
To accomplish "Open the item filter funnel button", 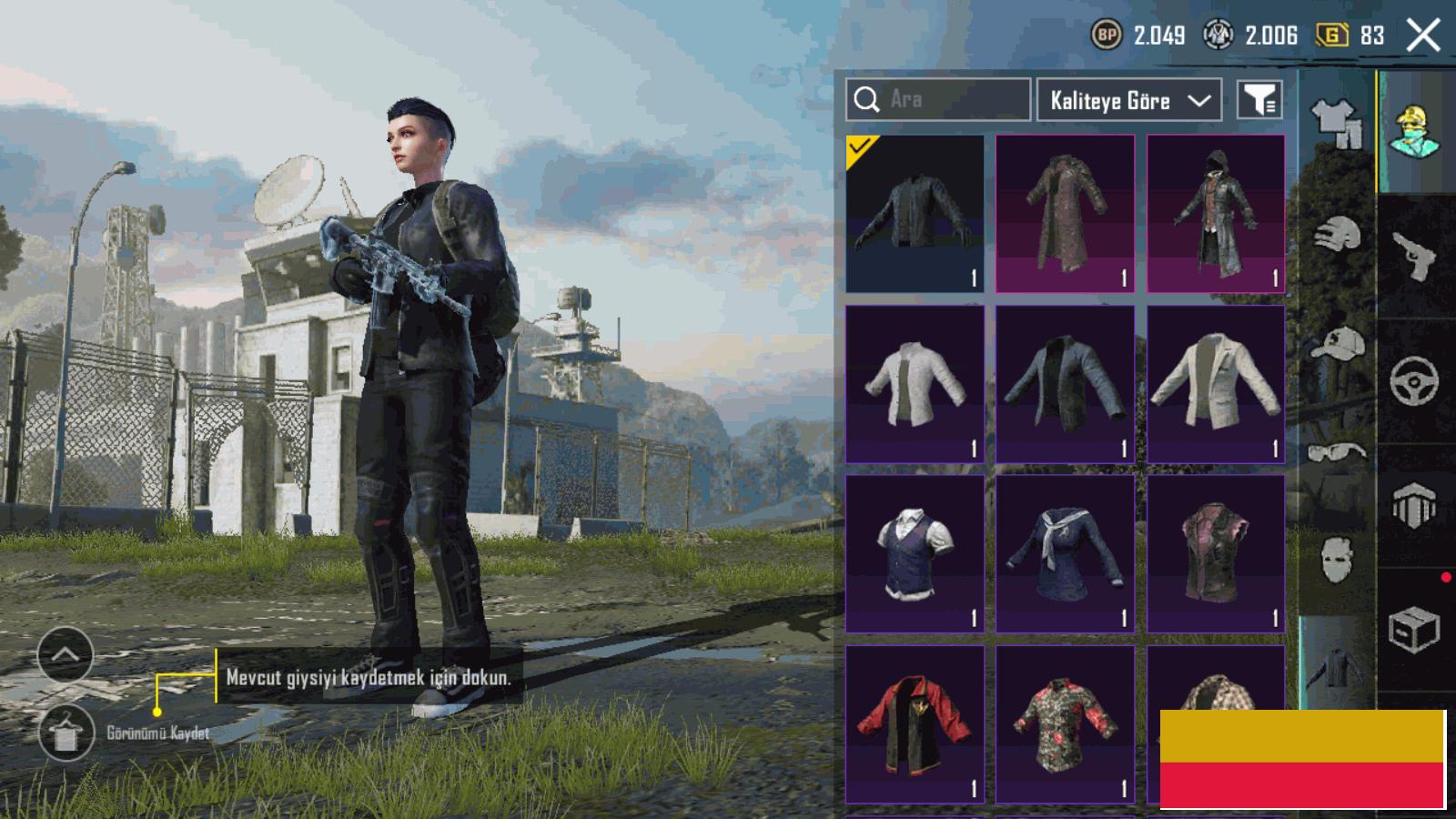I will click(x=1259, y=100).
